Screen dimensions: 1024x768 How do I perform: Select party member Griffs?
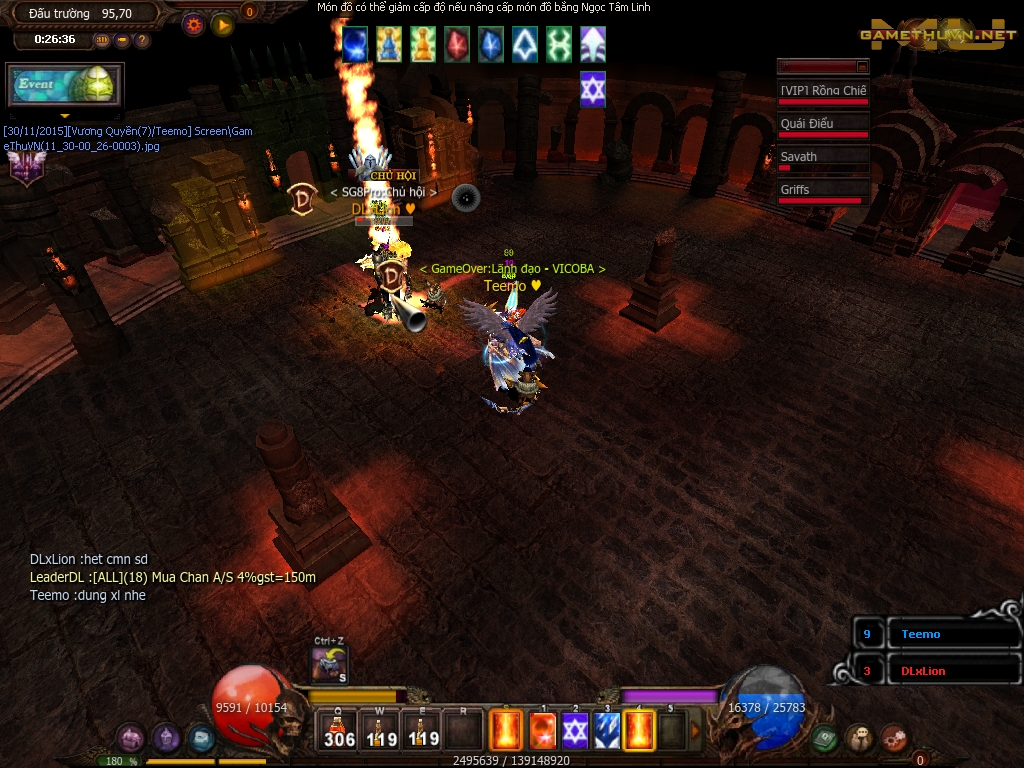pyautogui.click(x=822, y=191)
